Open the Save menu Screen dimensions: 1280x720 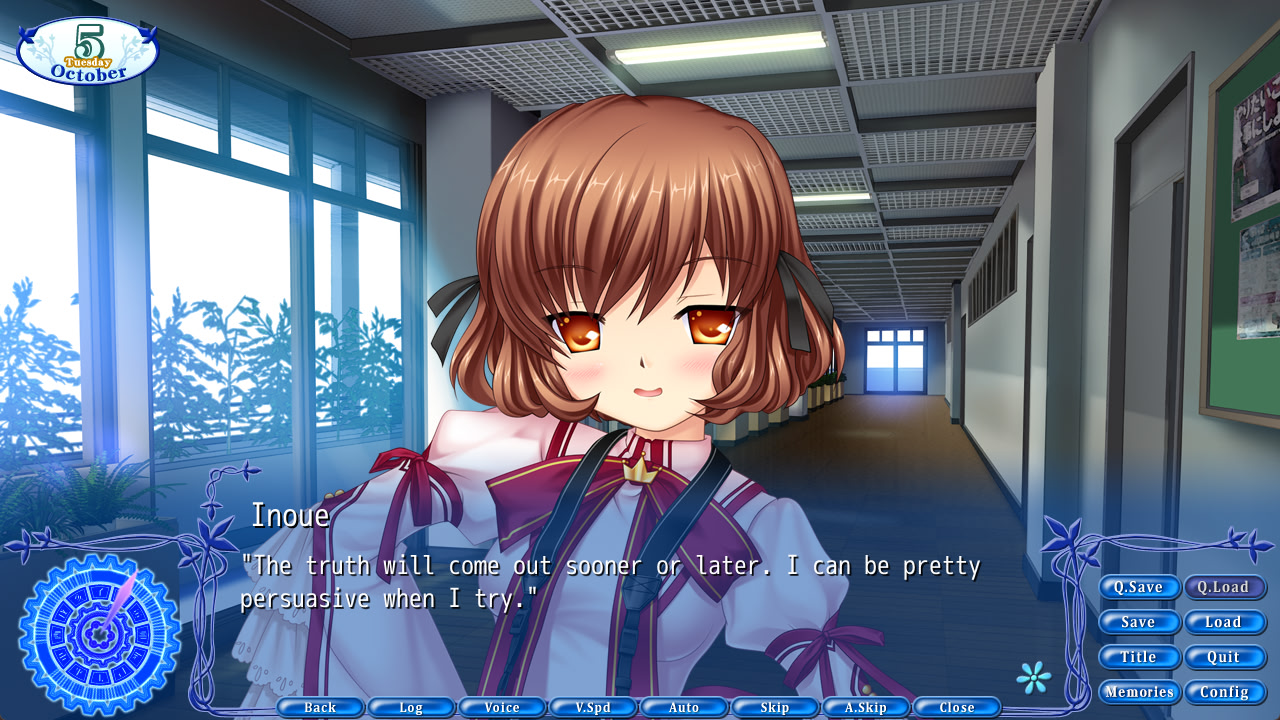(x=1139, y=622)
